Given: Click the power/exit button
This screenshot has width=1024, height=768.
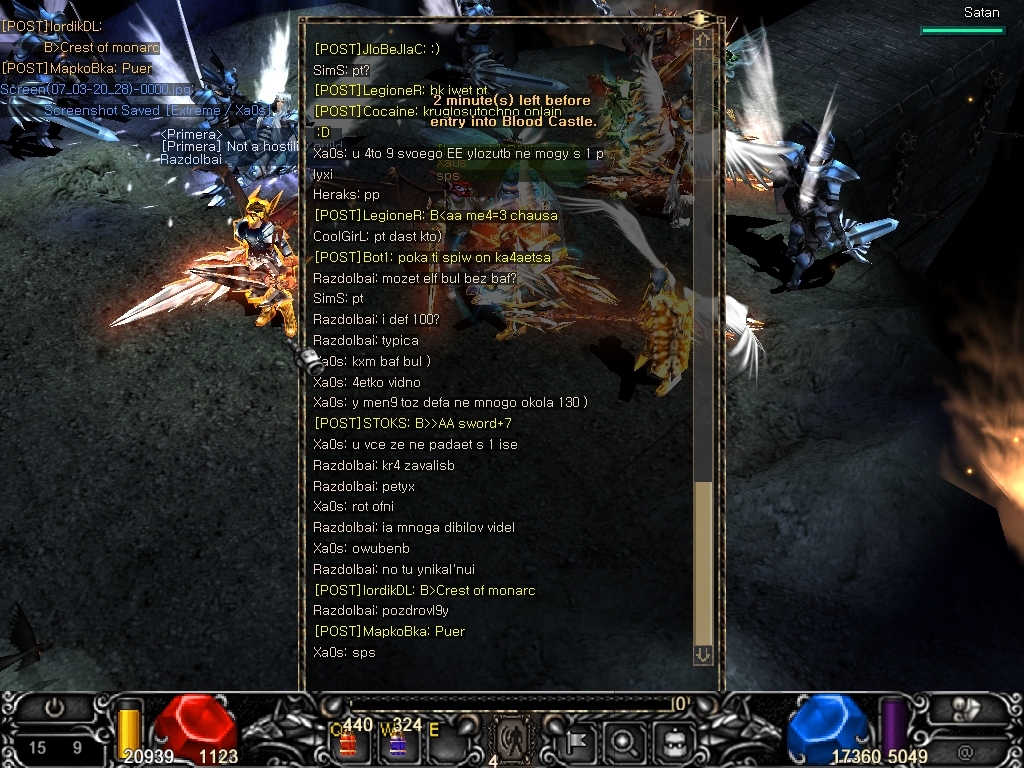Looking at the screenshot, I should (54, 708).
